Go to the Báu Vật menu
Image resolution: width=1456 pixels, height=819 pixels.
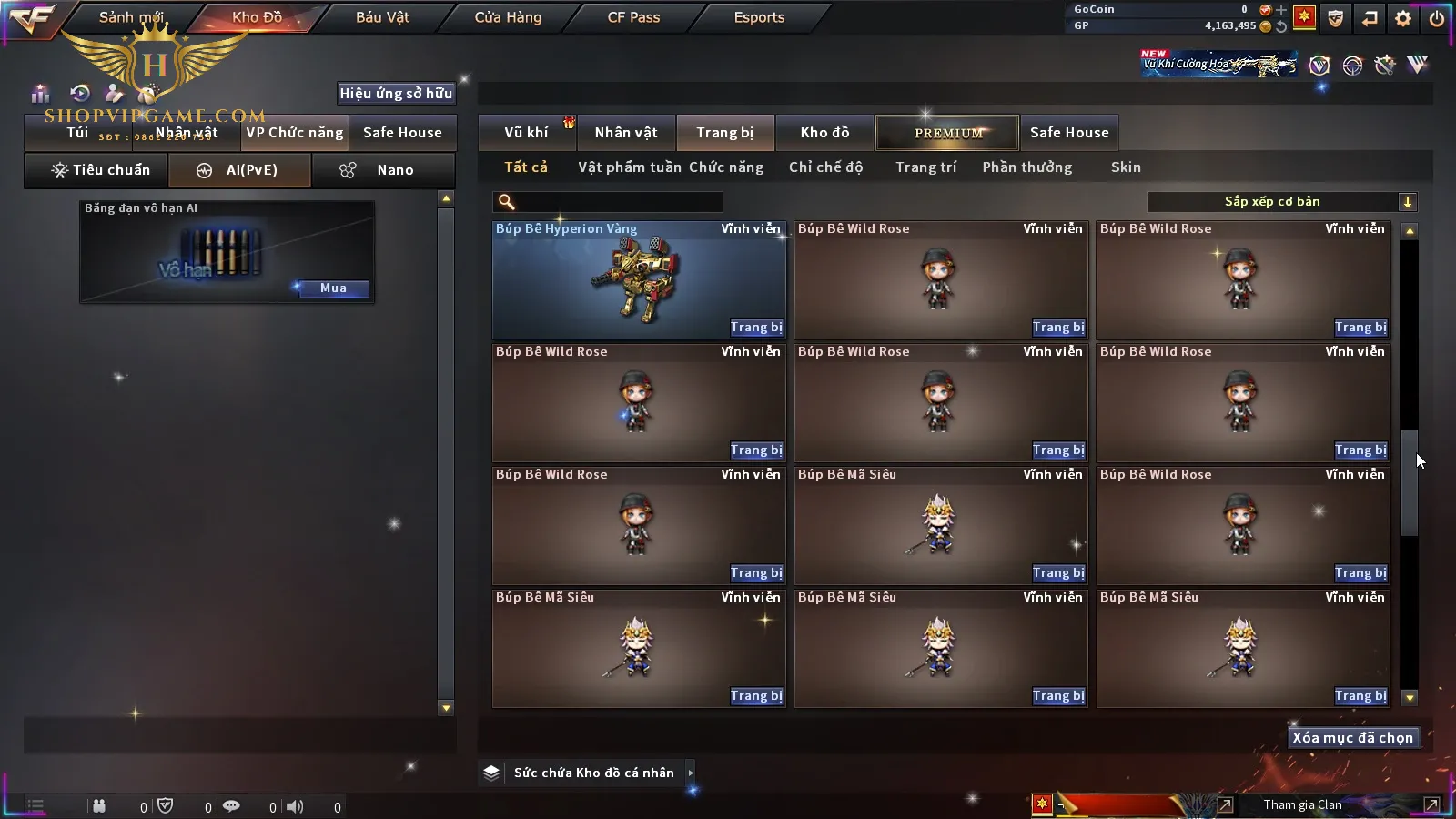click(x=382, y=17)
